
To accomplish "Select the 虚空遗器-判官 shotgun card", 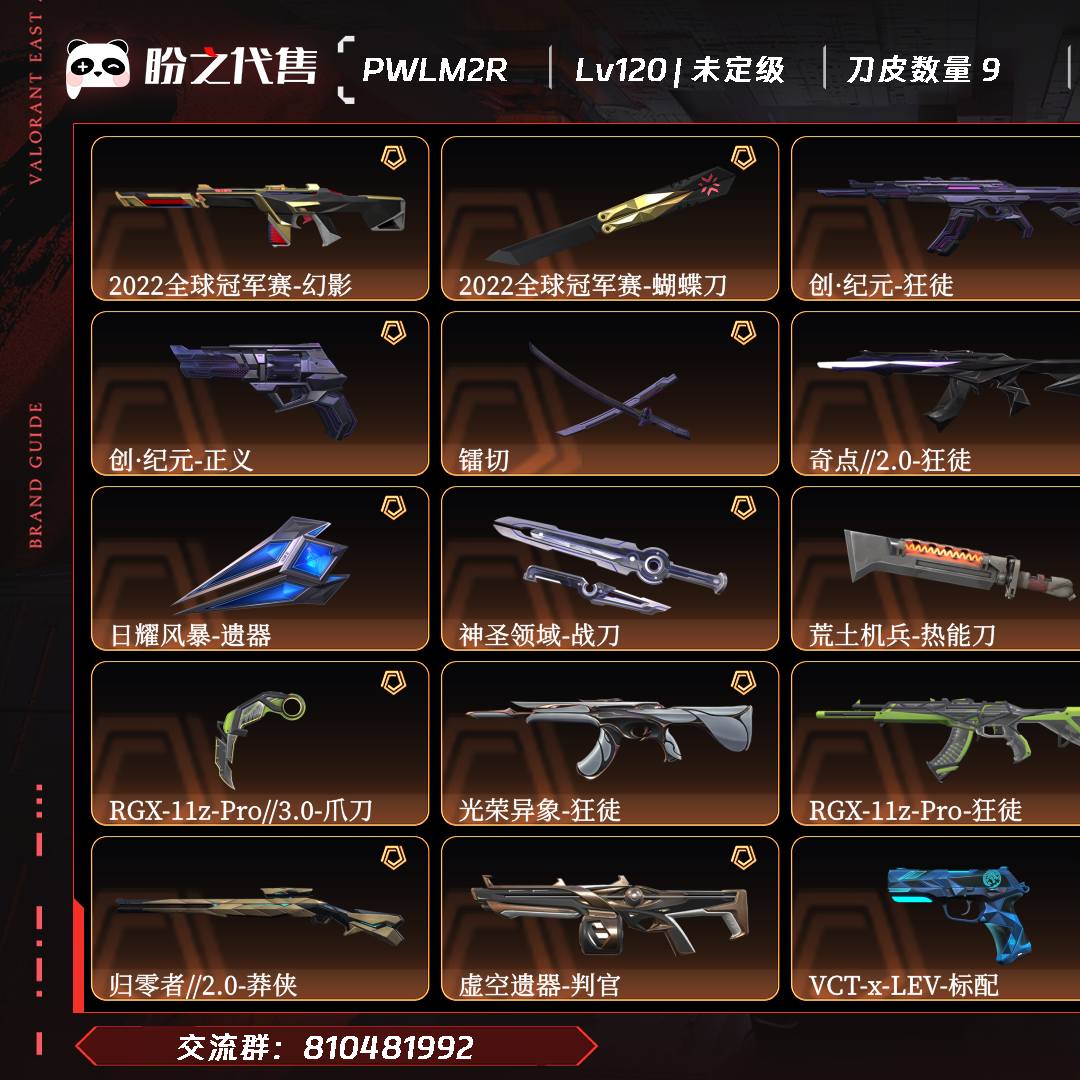I will coord(610,918).
